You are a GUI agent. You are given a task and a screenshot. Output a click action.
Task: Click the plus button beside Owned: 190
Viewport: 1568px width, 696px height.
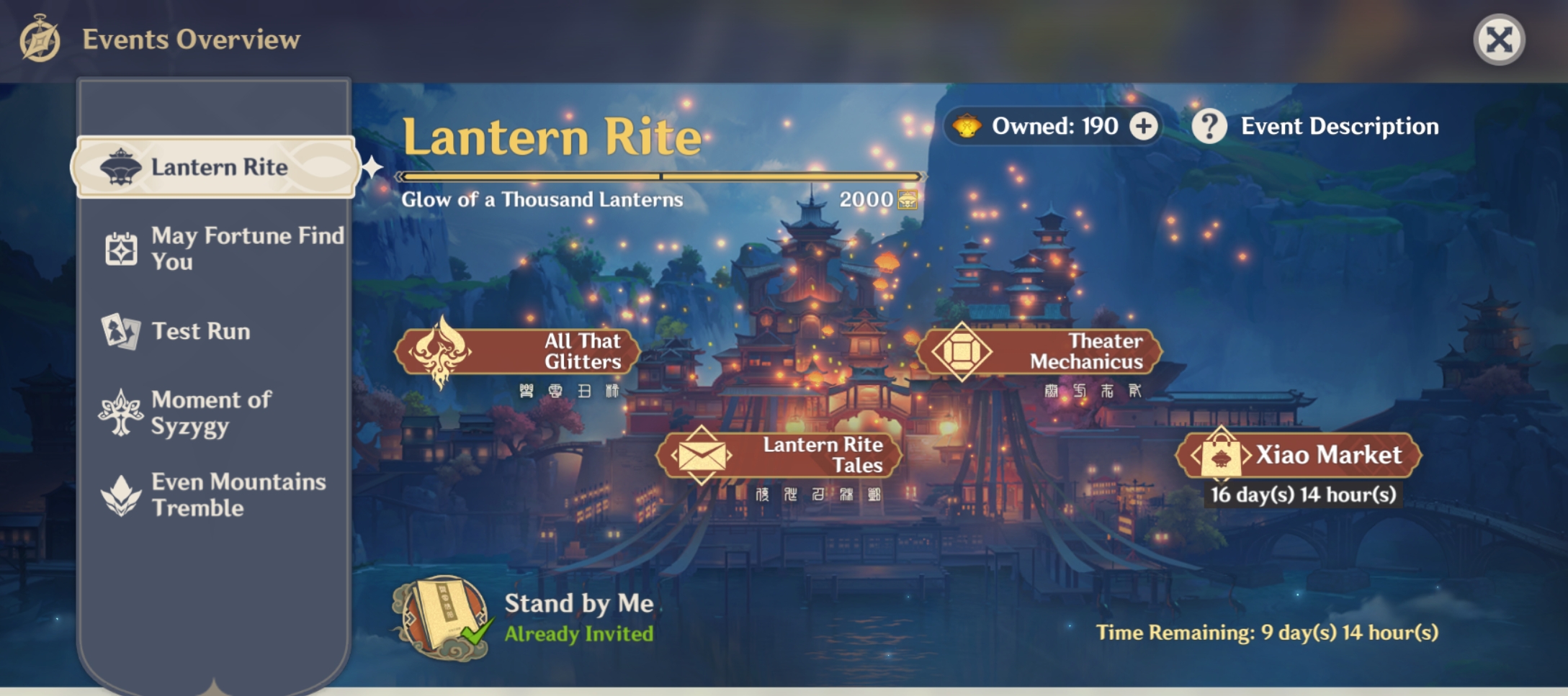(1145, 126)
